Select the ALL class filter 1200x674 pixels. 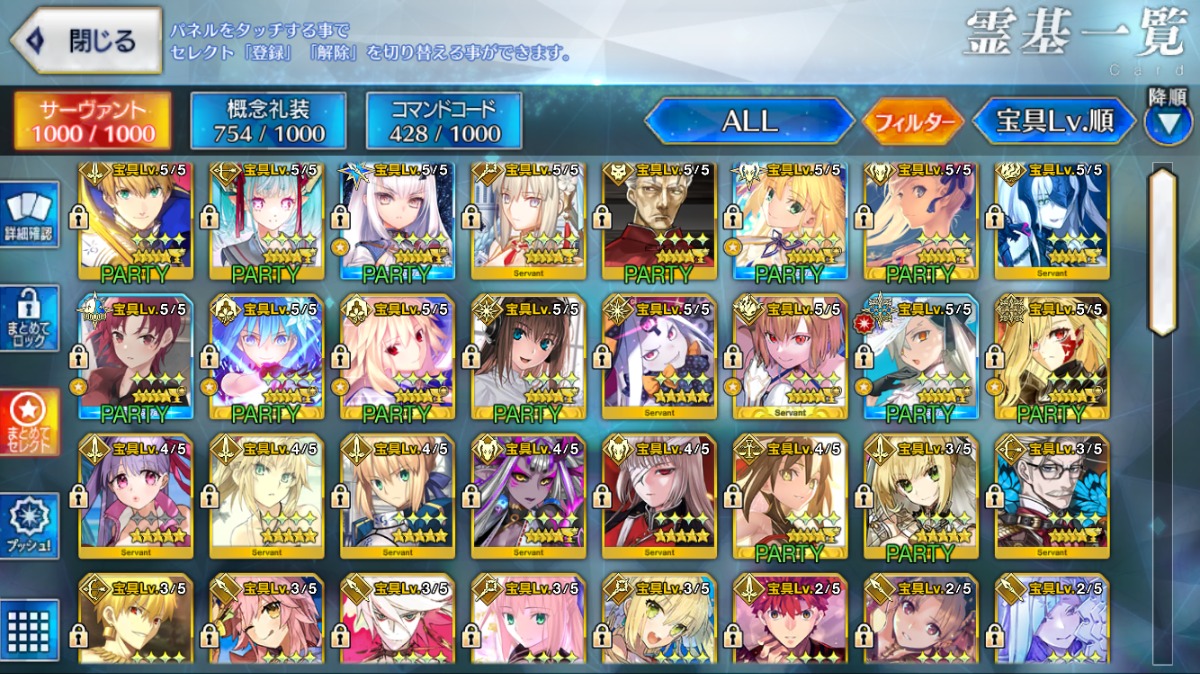[749, 121]
